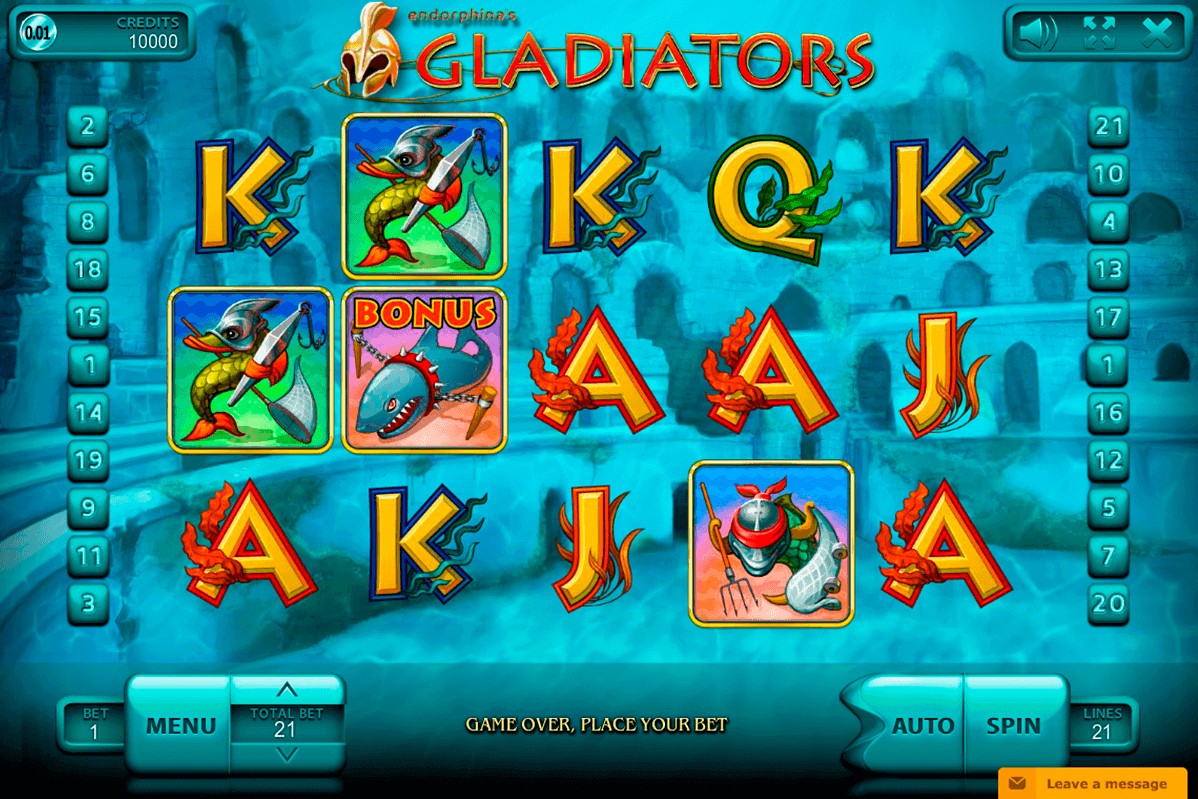Switch to fullscreen mode
This screenshot has height=799, width=1198.
1099,34
